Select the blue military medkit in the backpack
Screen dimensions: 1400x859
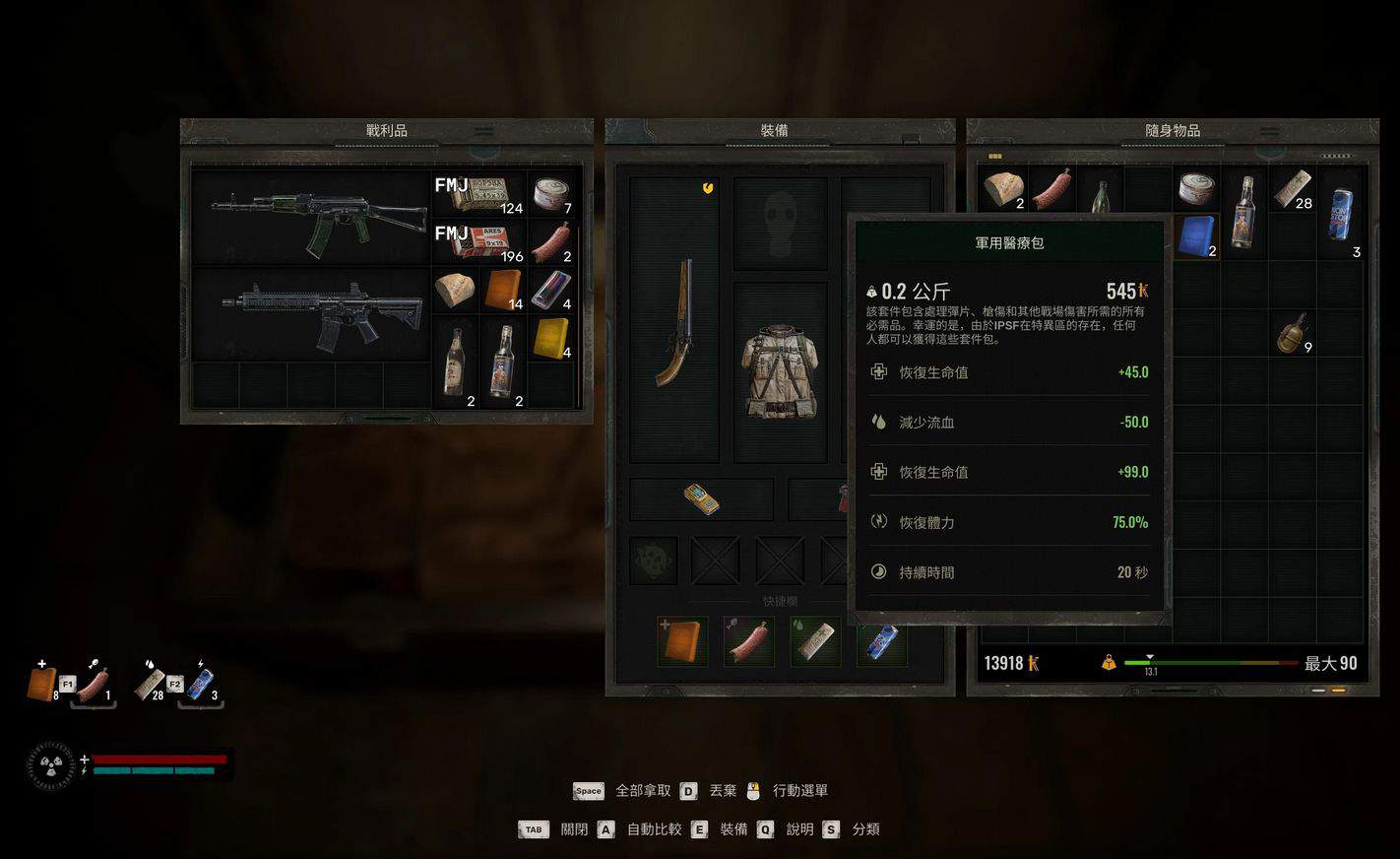tap(1196, 236)
